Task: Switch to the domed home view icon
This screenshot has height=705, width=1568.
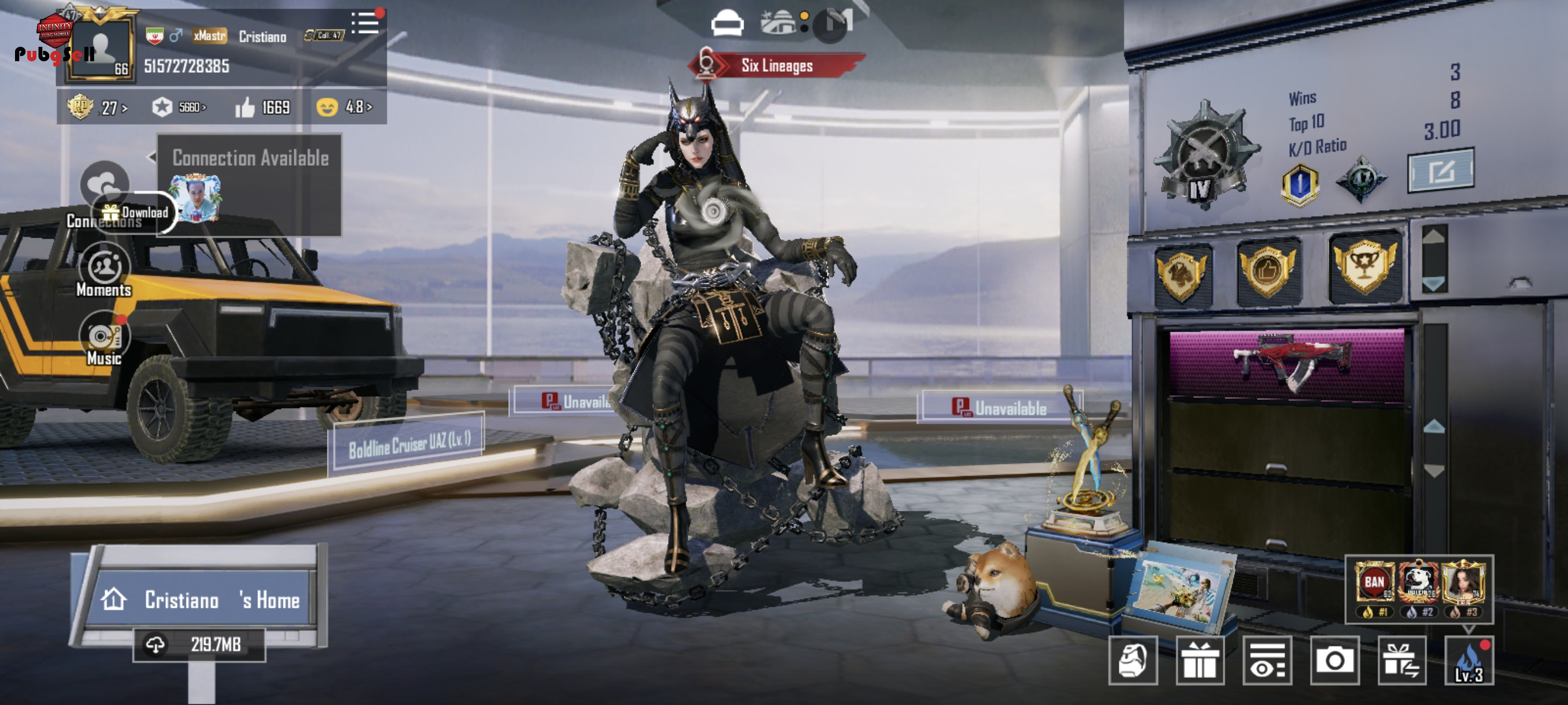Action: click(778, 23)
